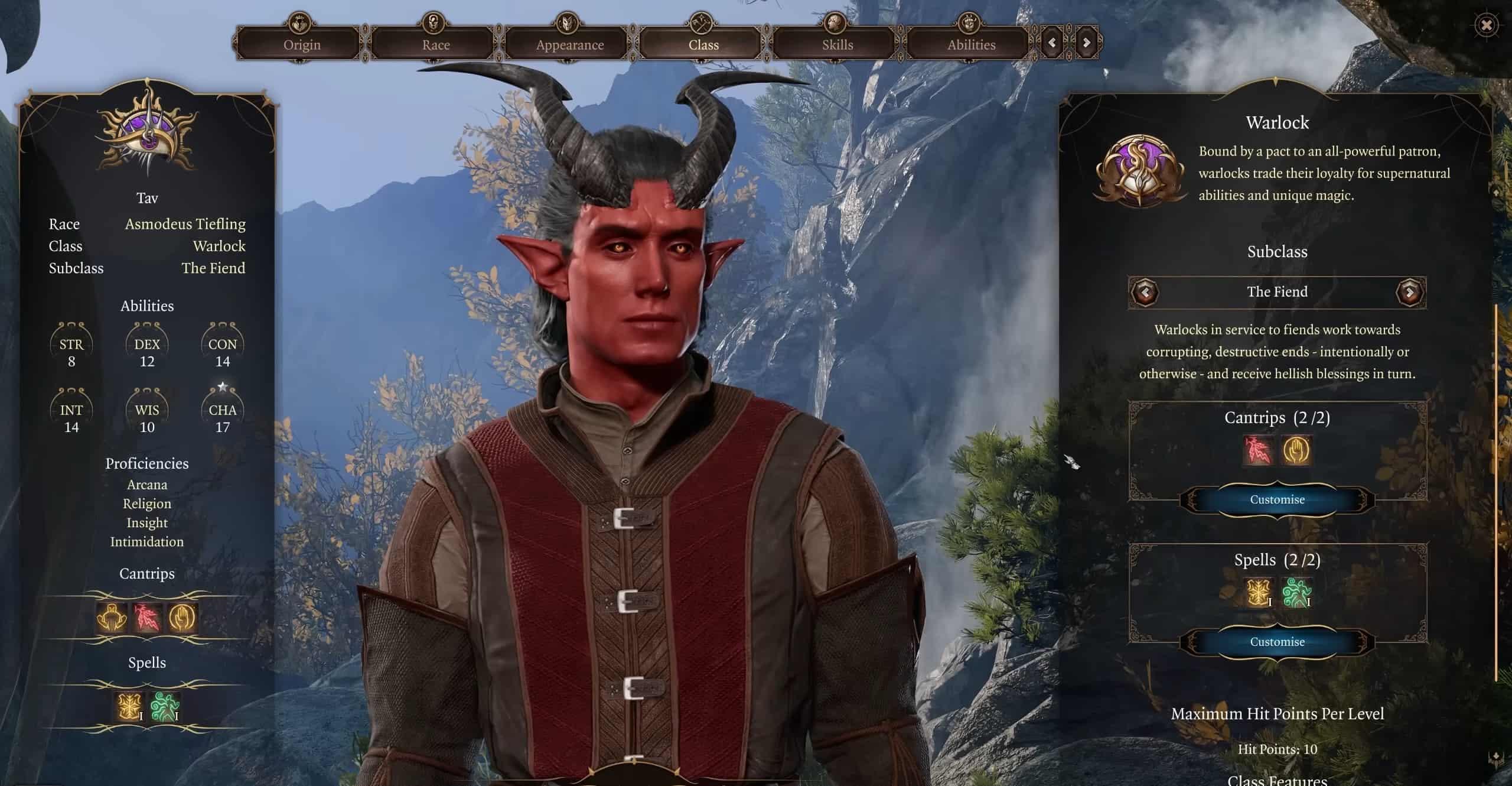This screenshot has width=1512, height=786.
Task: Open the Race tab
Action: [436, 44]
